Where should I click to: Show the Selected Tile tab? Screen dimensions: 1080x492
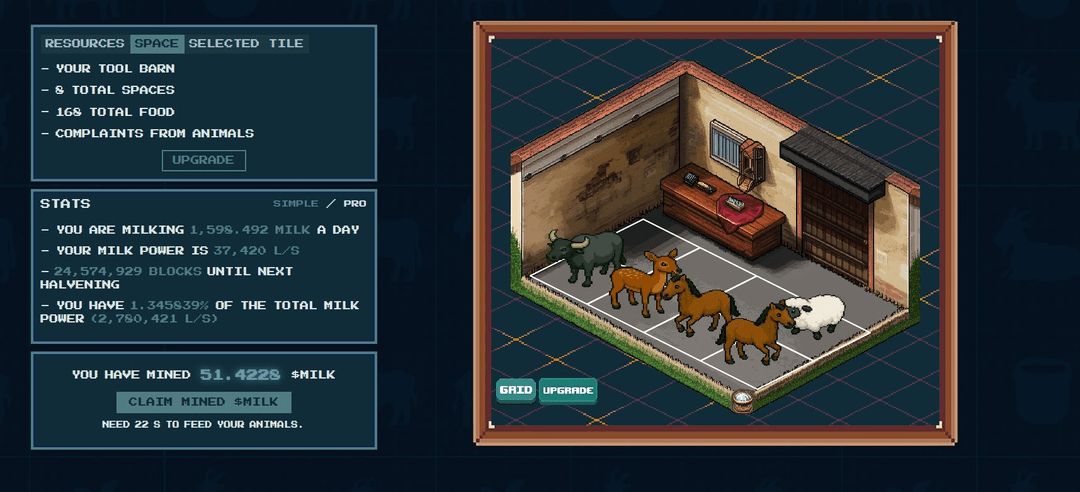[246, 44]
